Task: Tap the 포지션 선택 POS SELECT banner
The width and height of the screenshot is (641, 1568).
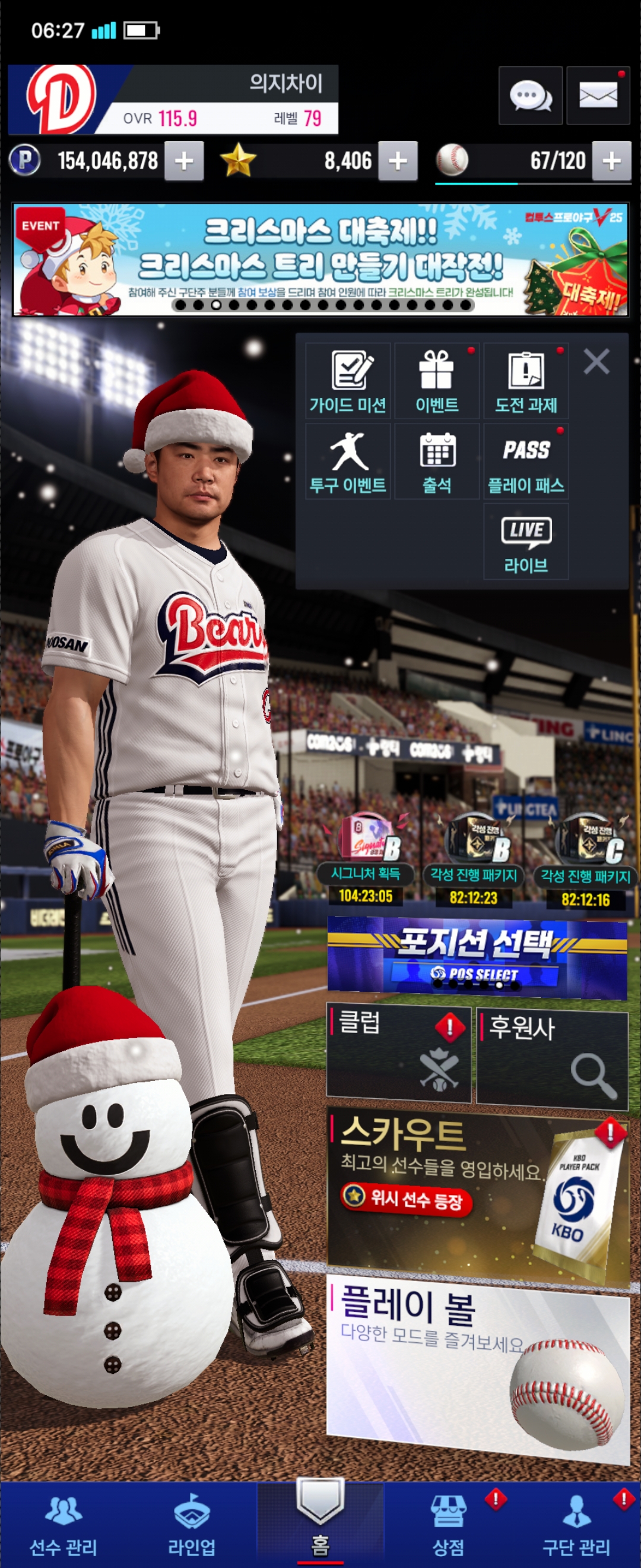Action: coord(477,957)
